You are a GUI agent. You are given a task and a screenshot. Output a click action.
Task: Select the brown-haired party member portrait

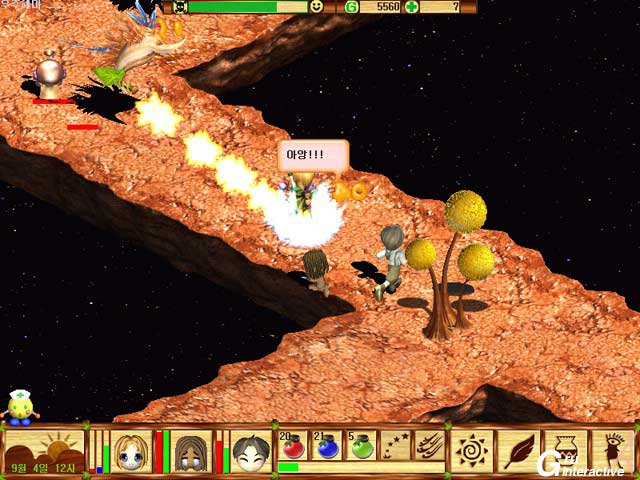coord(189,451)
